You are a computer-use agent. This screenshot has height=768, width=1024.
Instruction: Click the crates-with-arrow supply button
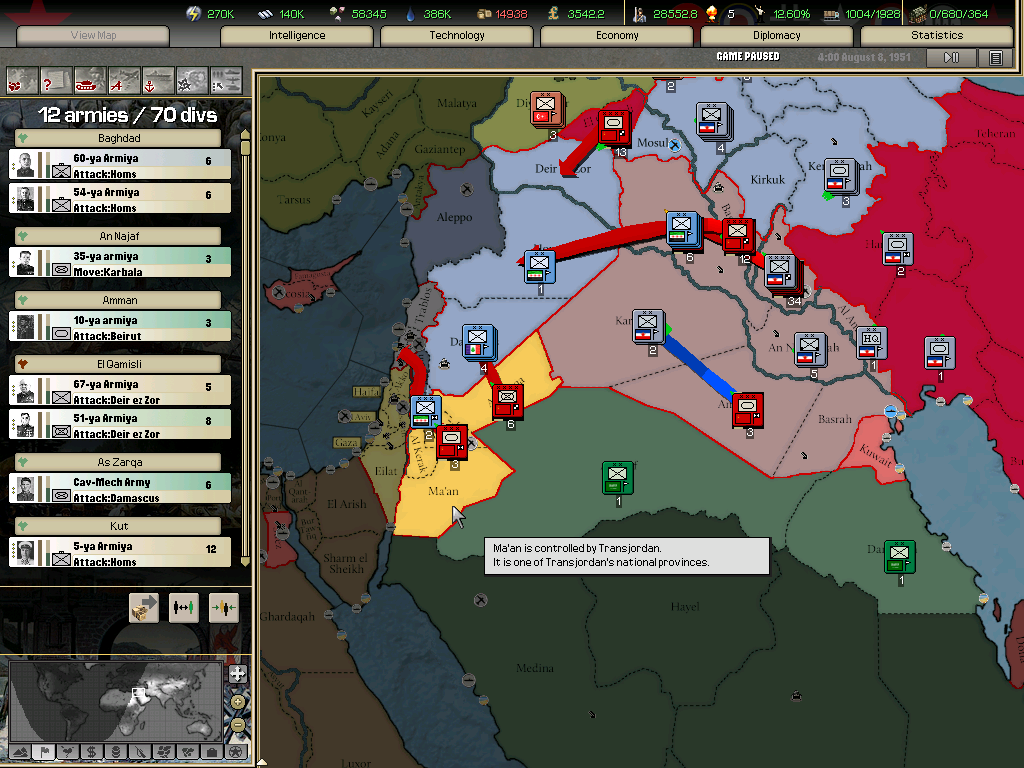pos(144,607)
